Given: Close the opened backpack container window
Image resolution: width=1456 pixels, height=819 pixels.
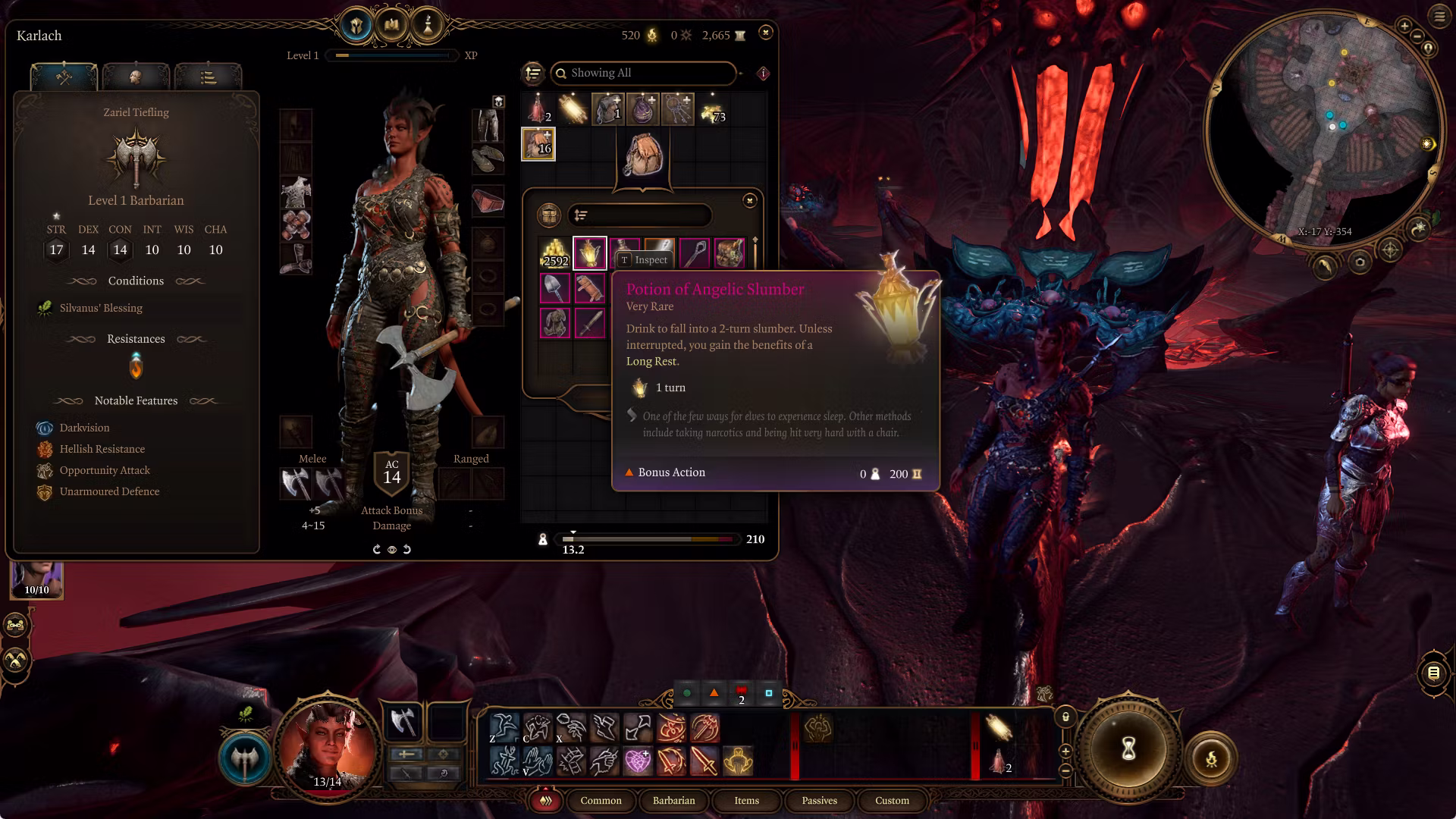Looking at the screenshot, I should (x=749, y=200).
